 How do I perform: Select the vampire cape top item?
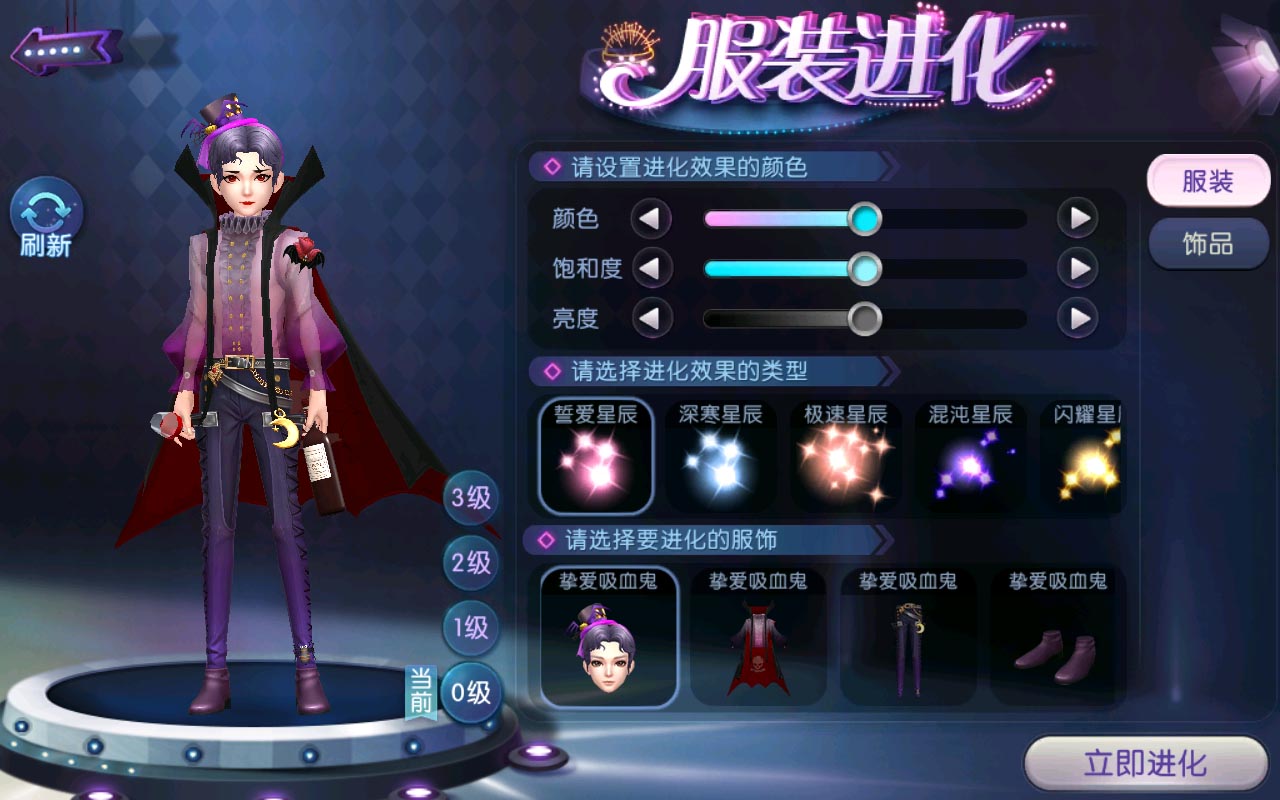click(x=758, y=637)
